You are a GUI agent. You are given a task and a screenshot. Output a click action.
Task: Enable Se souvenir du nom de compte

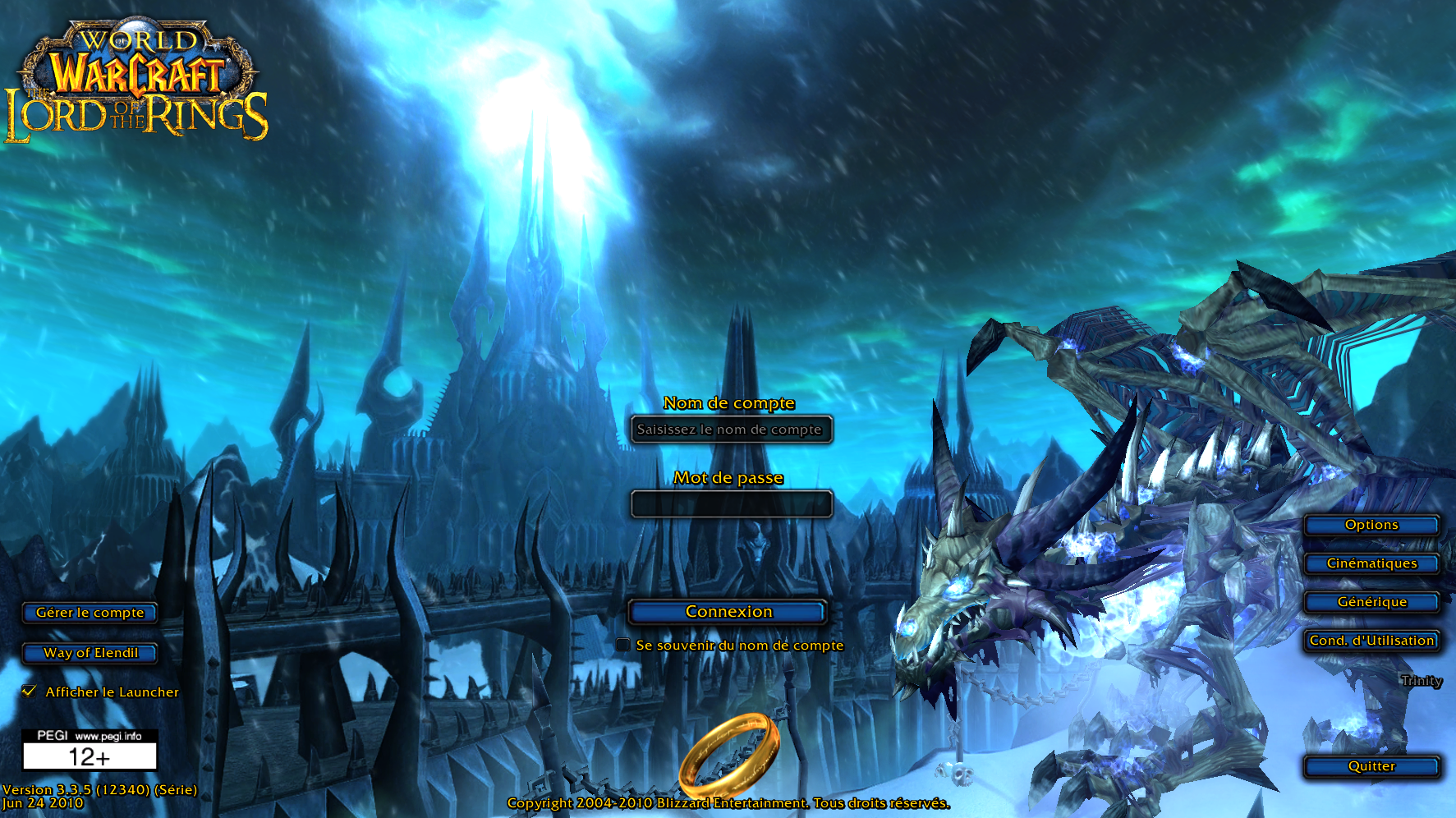(x=622, y=645)
